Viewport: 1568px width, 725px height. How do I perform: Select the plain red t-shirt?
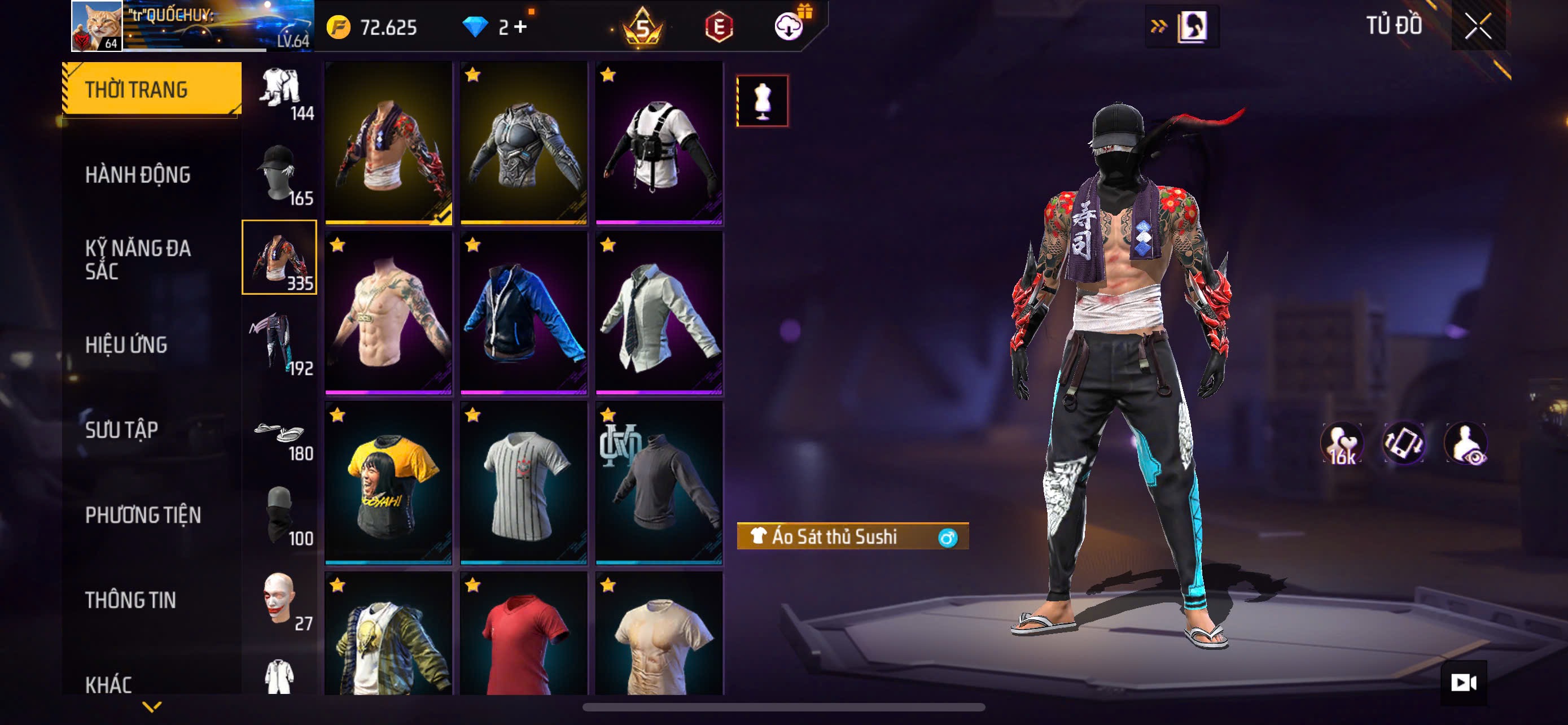click(523, 636)
